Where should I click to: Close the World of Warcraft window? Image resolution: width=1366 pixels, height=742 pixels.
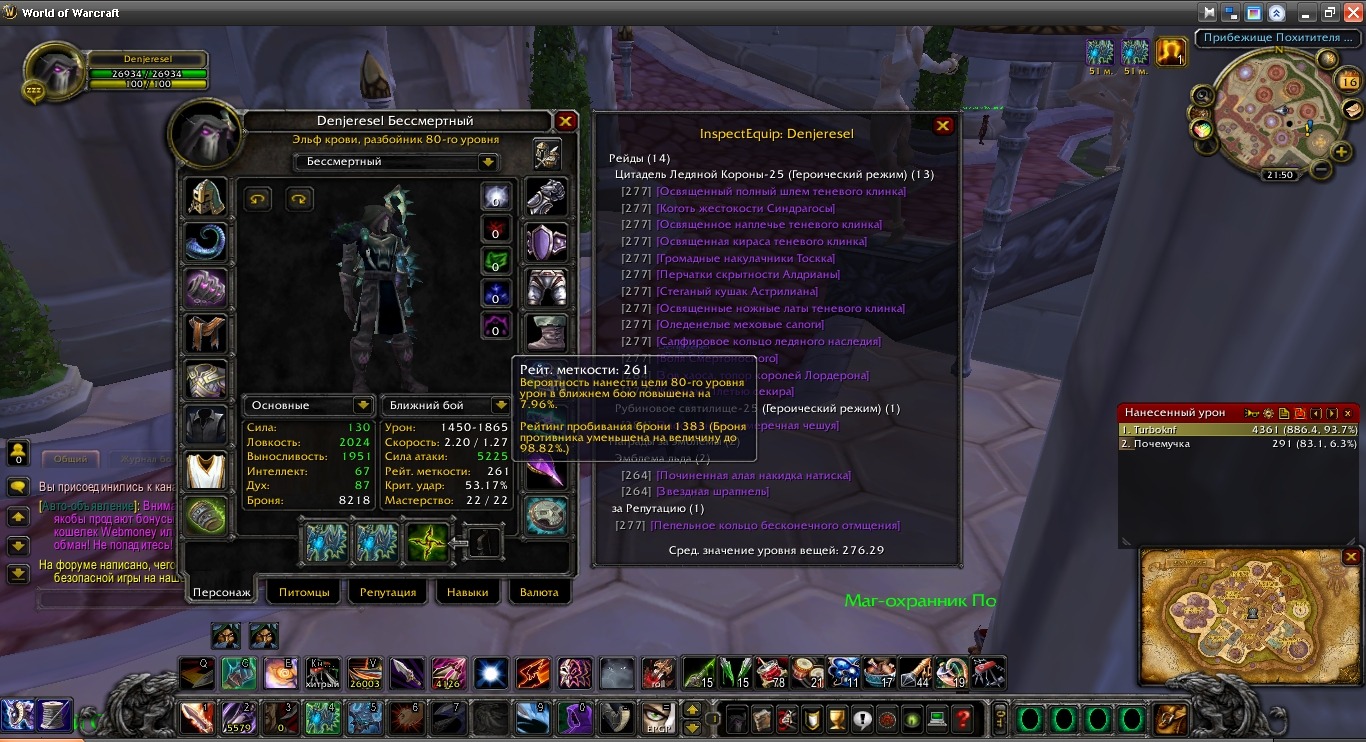coord(1351,13)
